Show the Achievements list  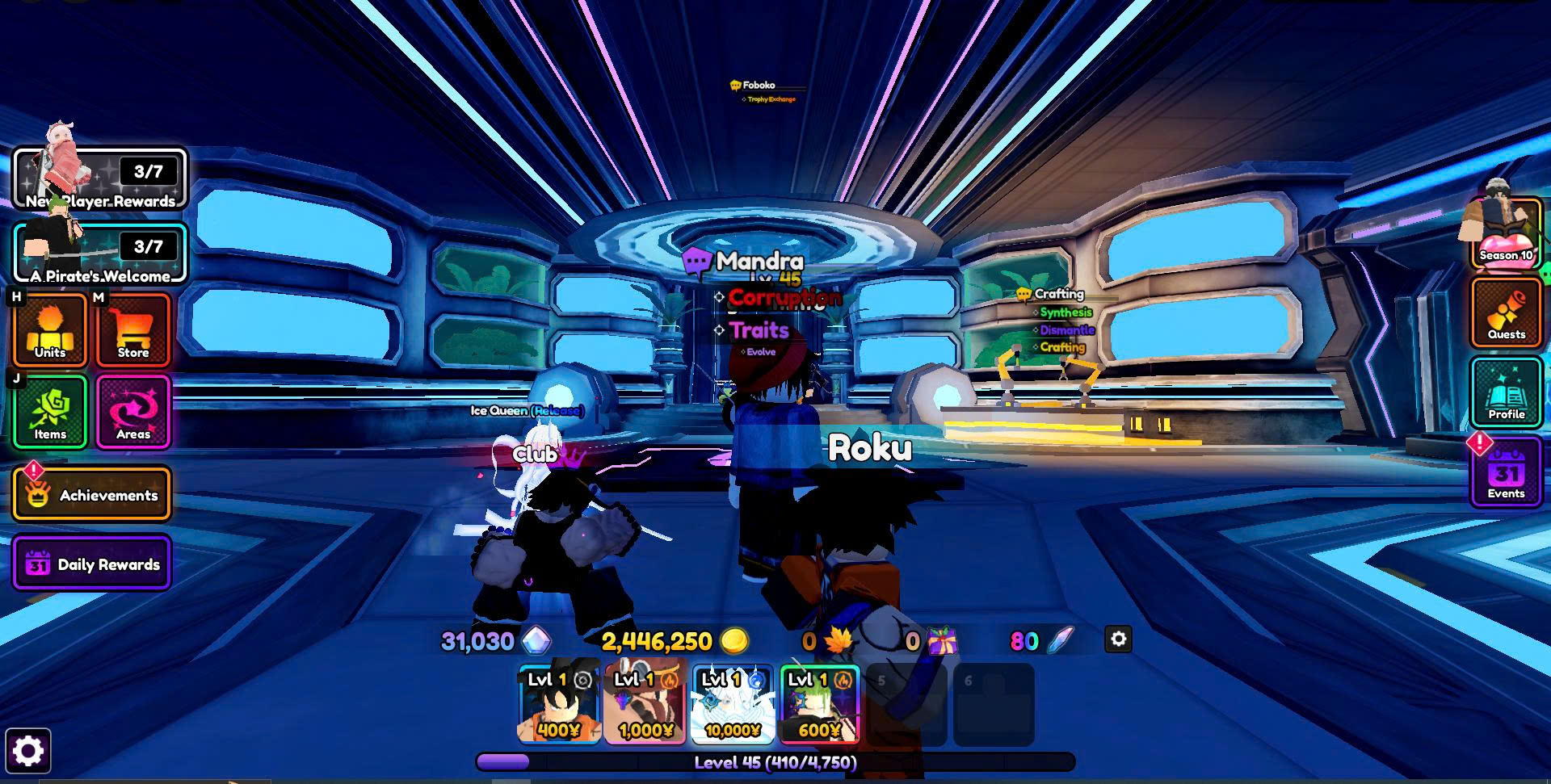pos(92,494)
